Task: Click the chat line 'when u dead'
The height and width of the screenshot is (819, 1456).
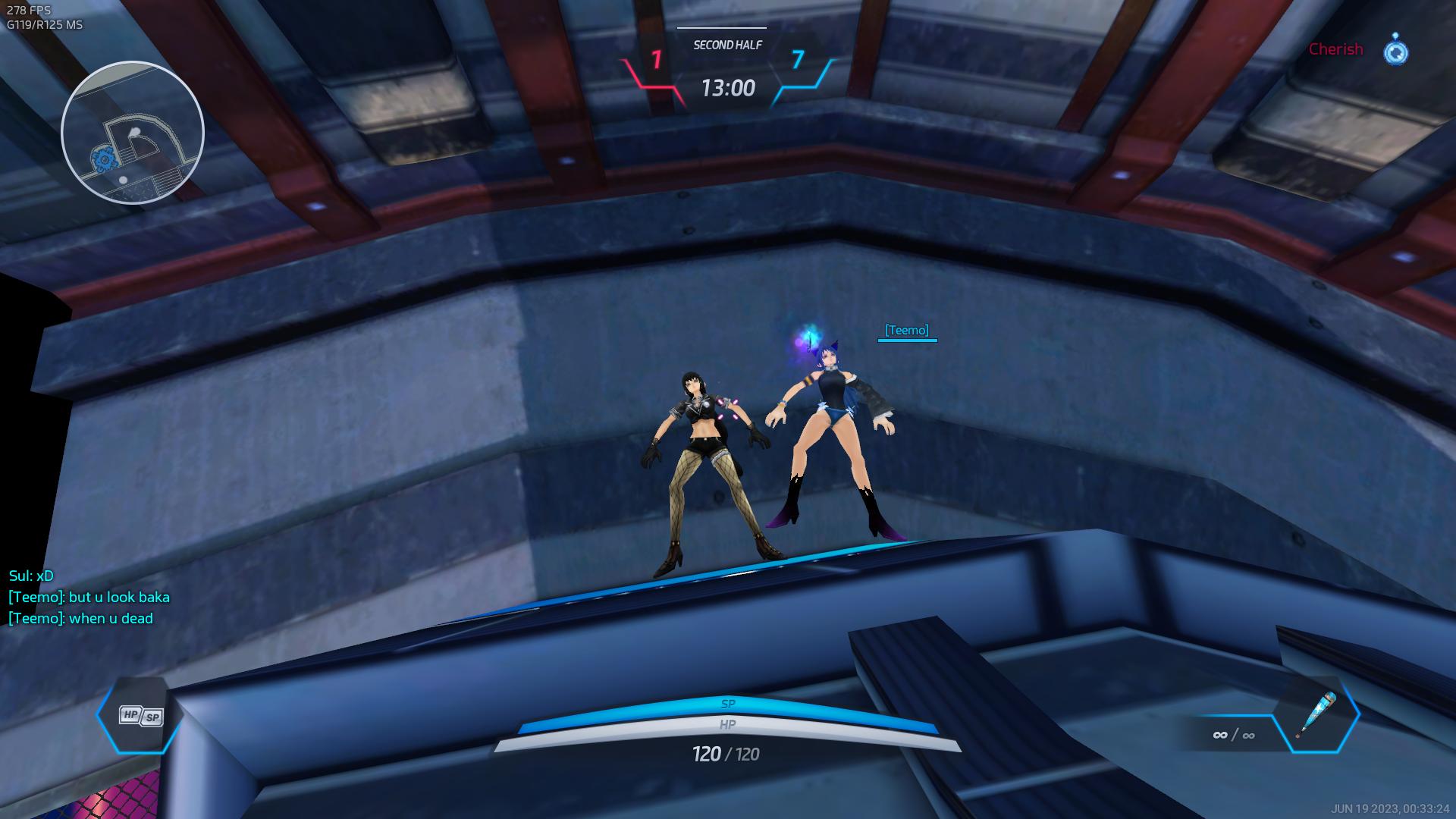Action: (81, 619)
